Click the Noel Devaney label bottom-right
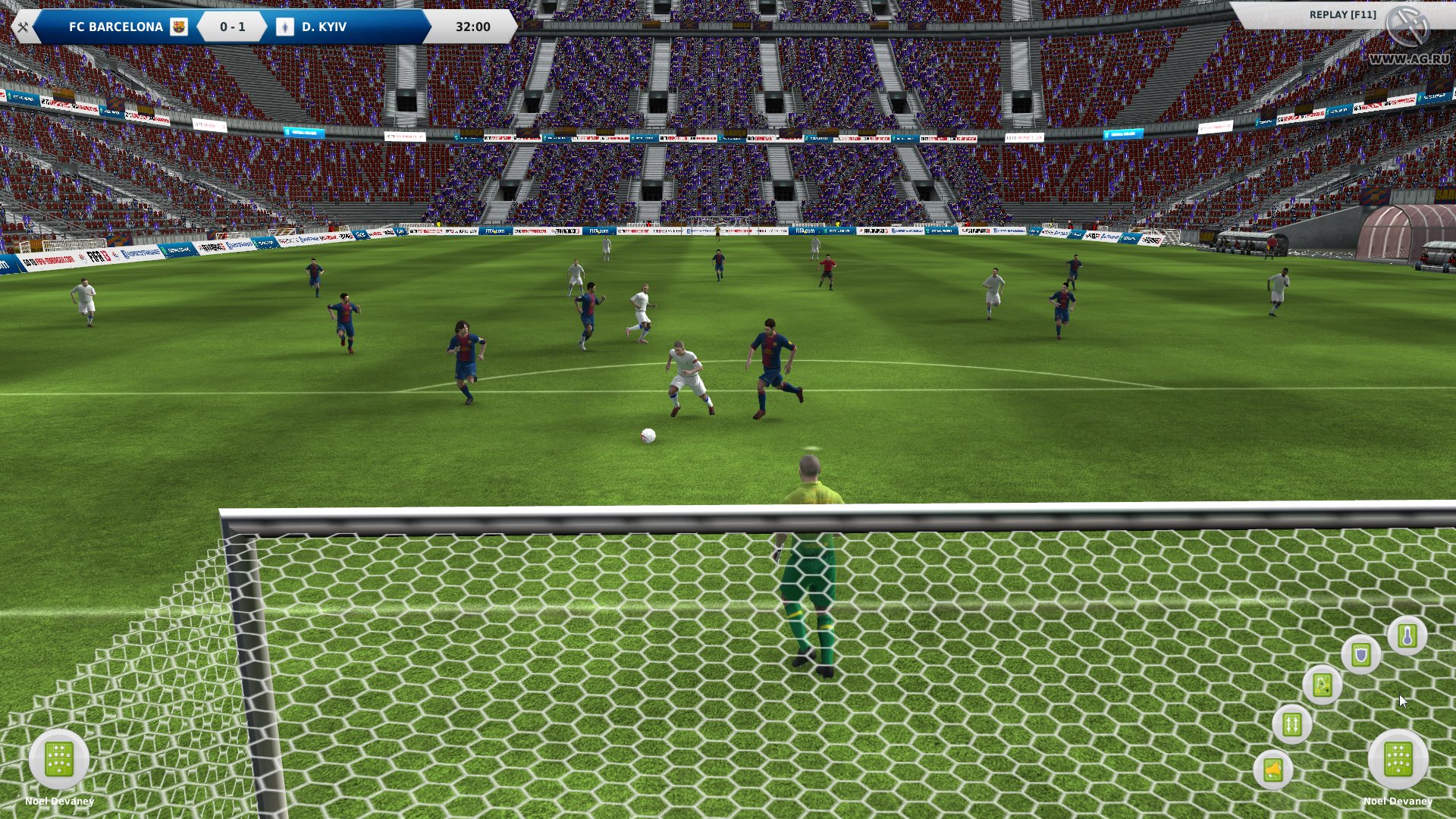The image size is (1456, 819). coord(1400,802)
